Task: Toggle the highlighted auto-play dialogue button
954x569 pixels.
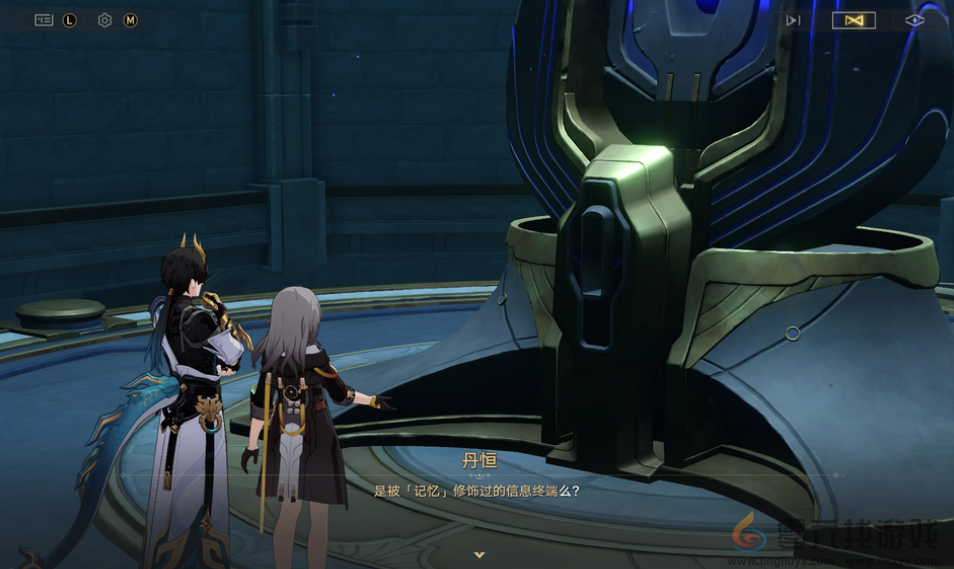Action: (x=853, y=20)
